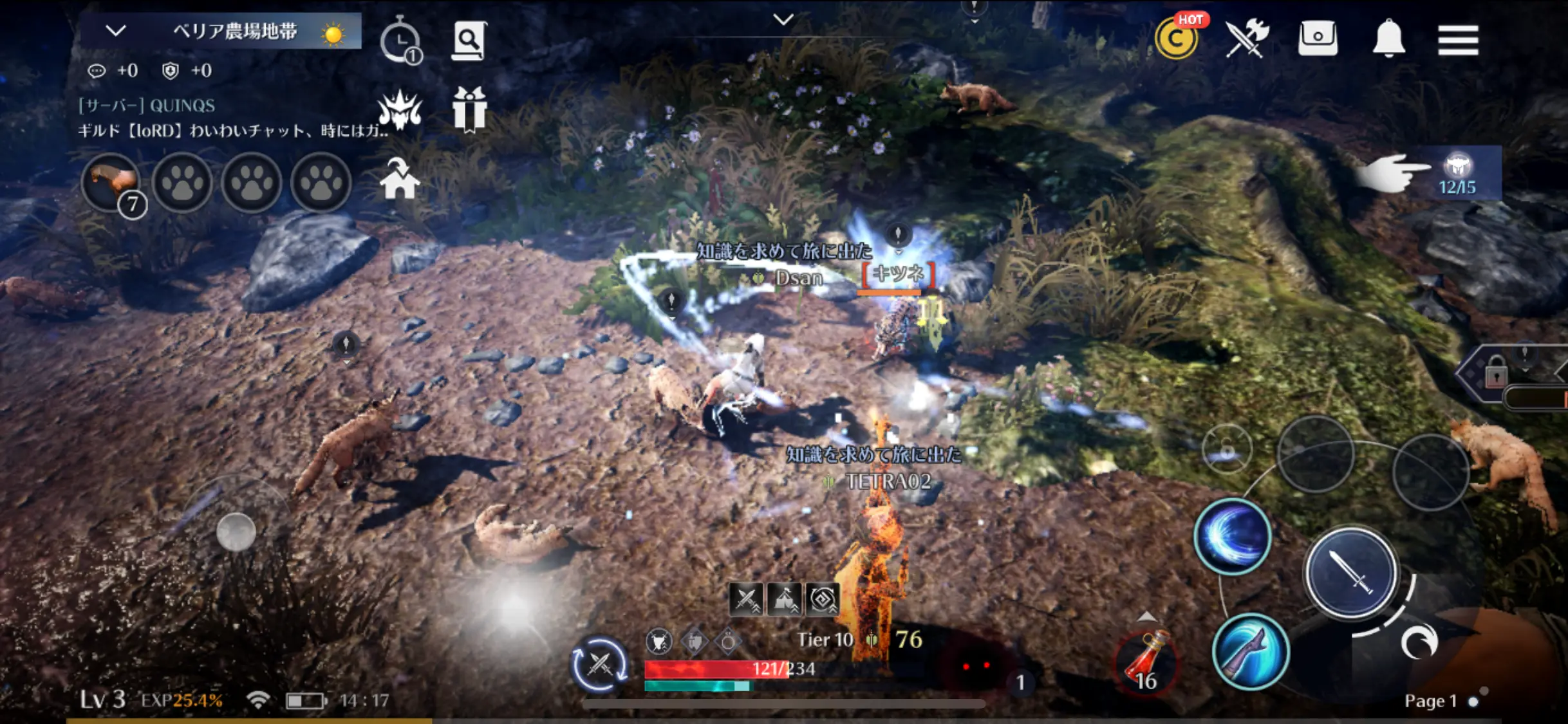Open the stopwatch timer icon
This screenshot has height=724, width=1568.
pos(400,41)
